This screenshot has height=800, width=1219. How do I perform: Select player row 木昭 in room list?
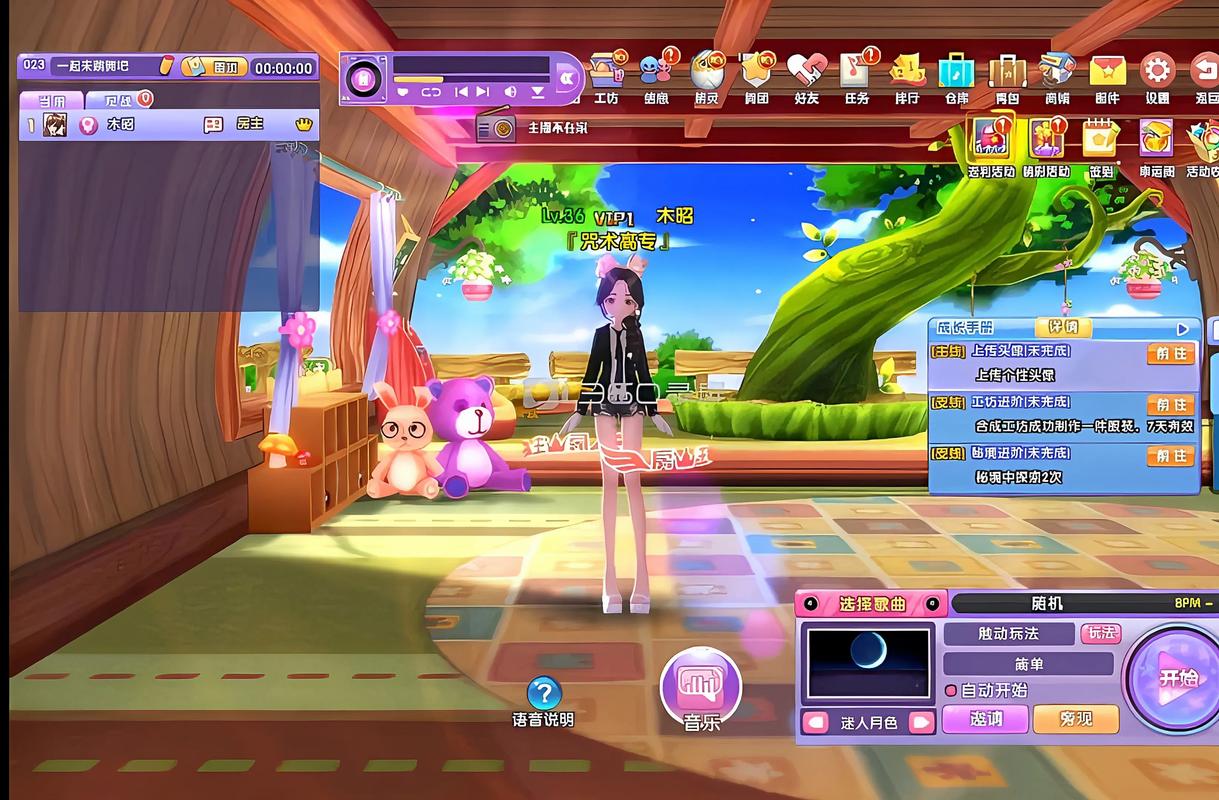[168, 125]
